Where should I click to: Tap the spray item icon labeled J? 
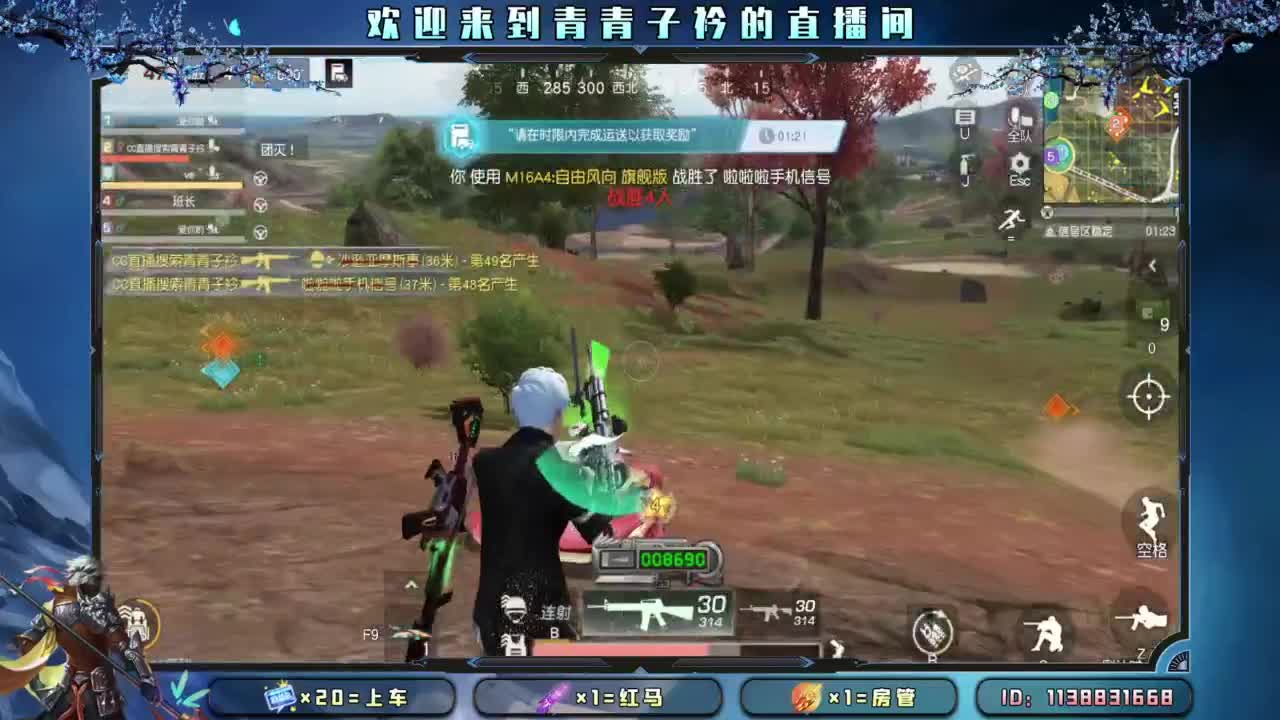[x=965, y=165]
